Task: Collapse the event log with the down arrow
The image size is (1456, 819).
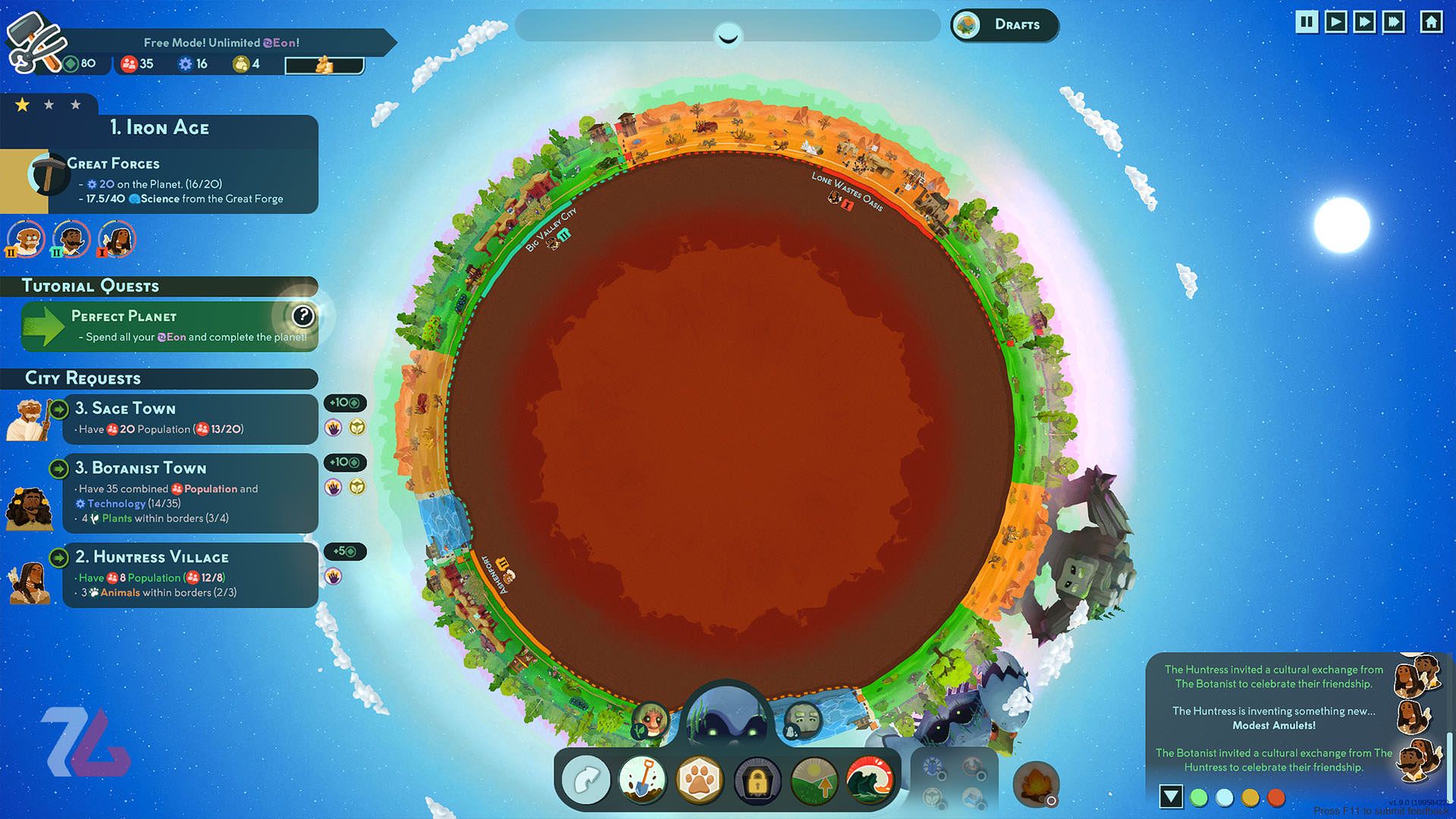Action: point(1171,796)
